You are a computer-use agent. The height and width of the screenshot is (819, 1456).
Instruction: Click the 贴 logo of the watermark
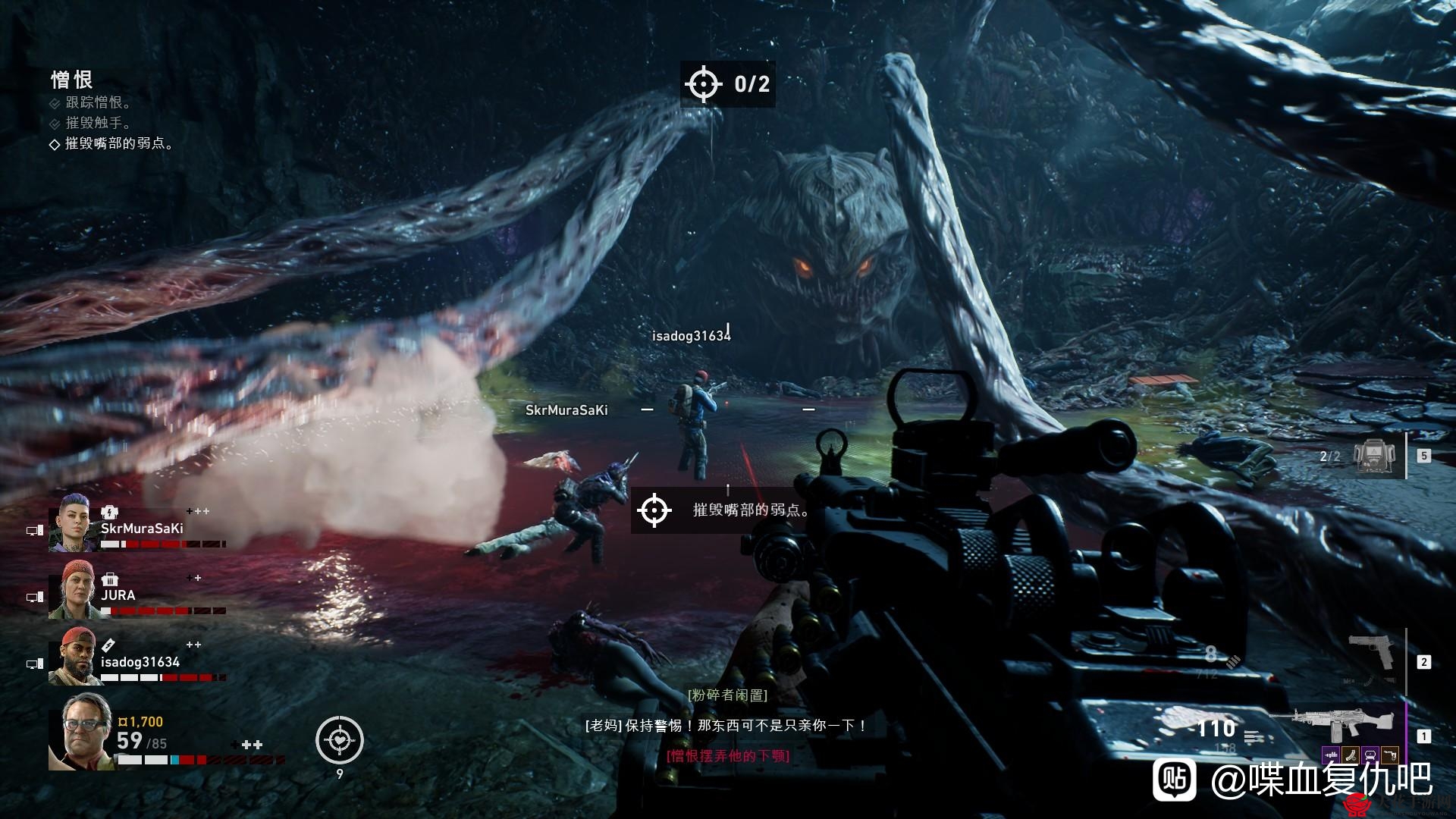[x=1175, y=779]
